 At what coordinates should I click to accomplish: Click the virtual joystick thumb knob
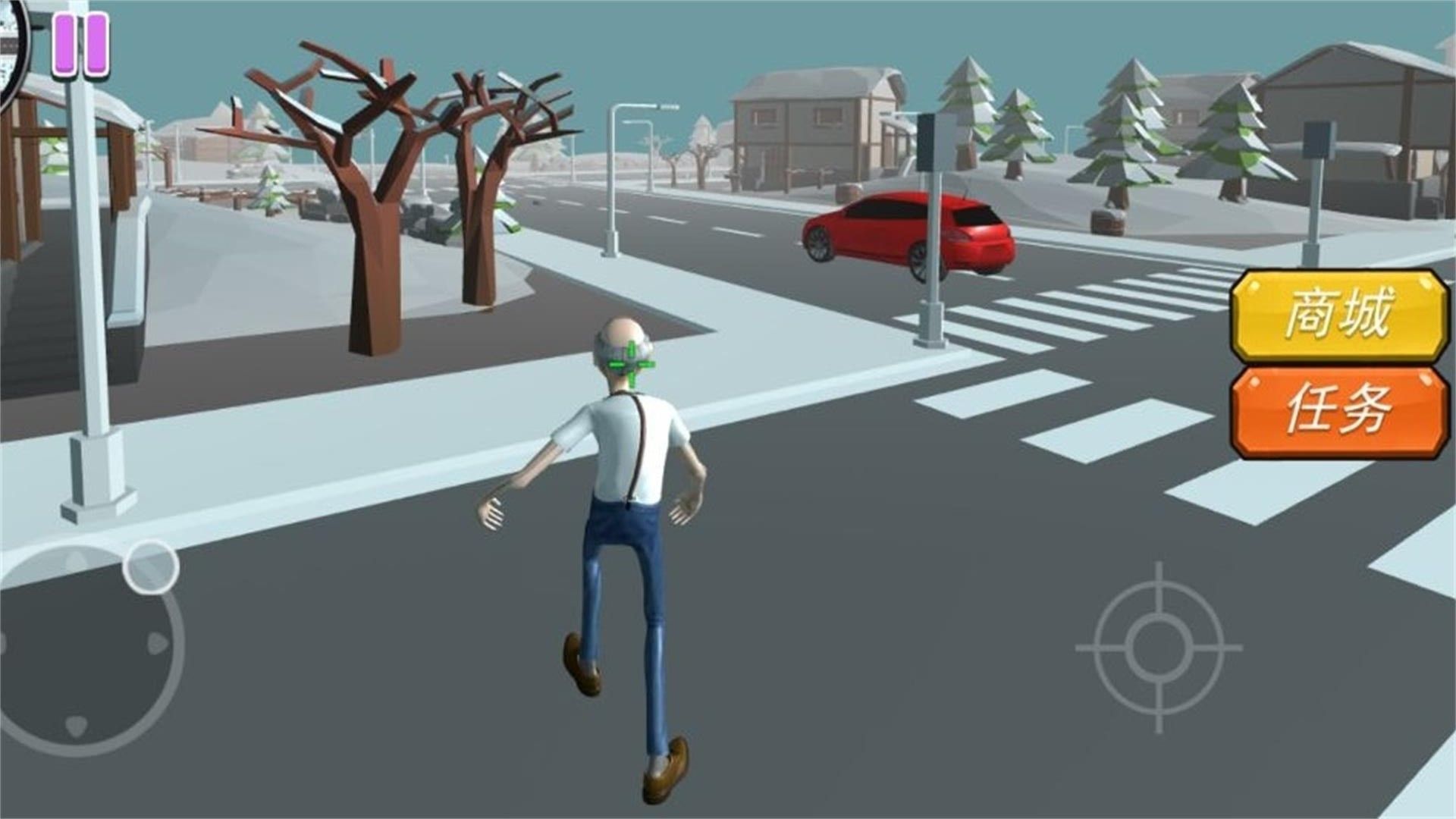click(x=151, y=566)
